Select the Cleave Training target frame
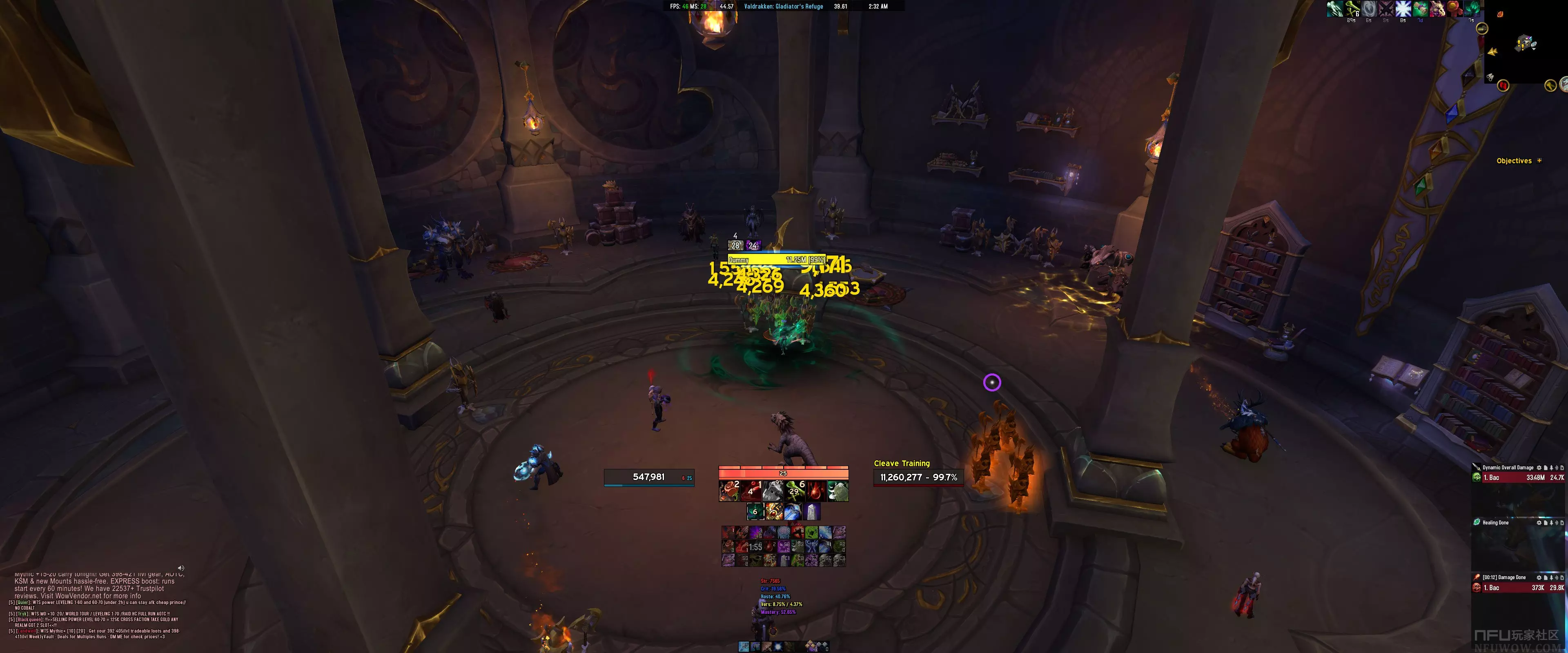Screen dimensions: 1568x653 [x=918, y=477]
